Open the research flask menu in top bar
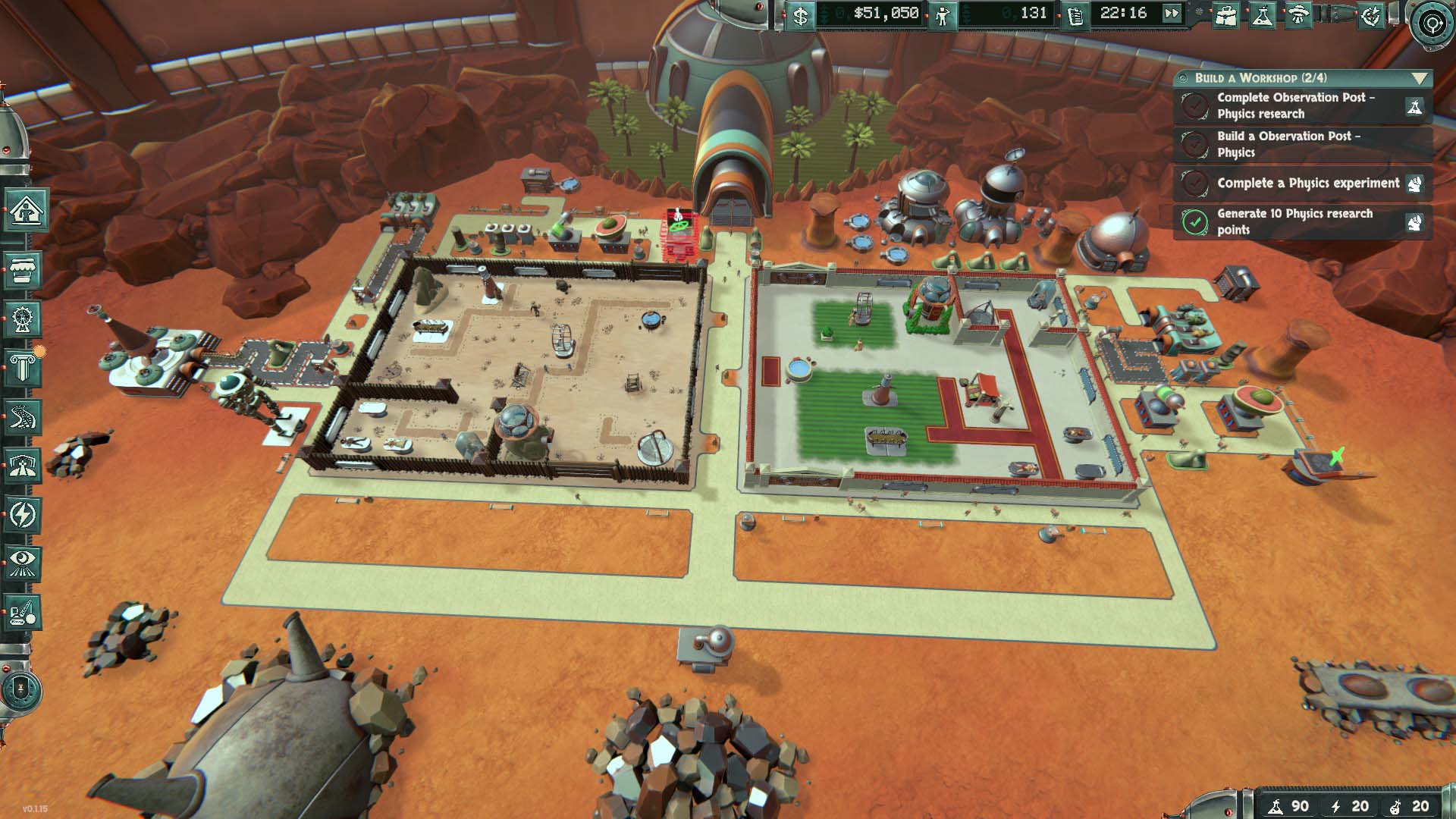The height and width of the screenshot is (819, 1456). coord(1262,14)
